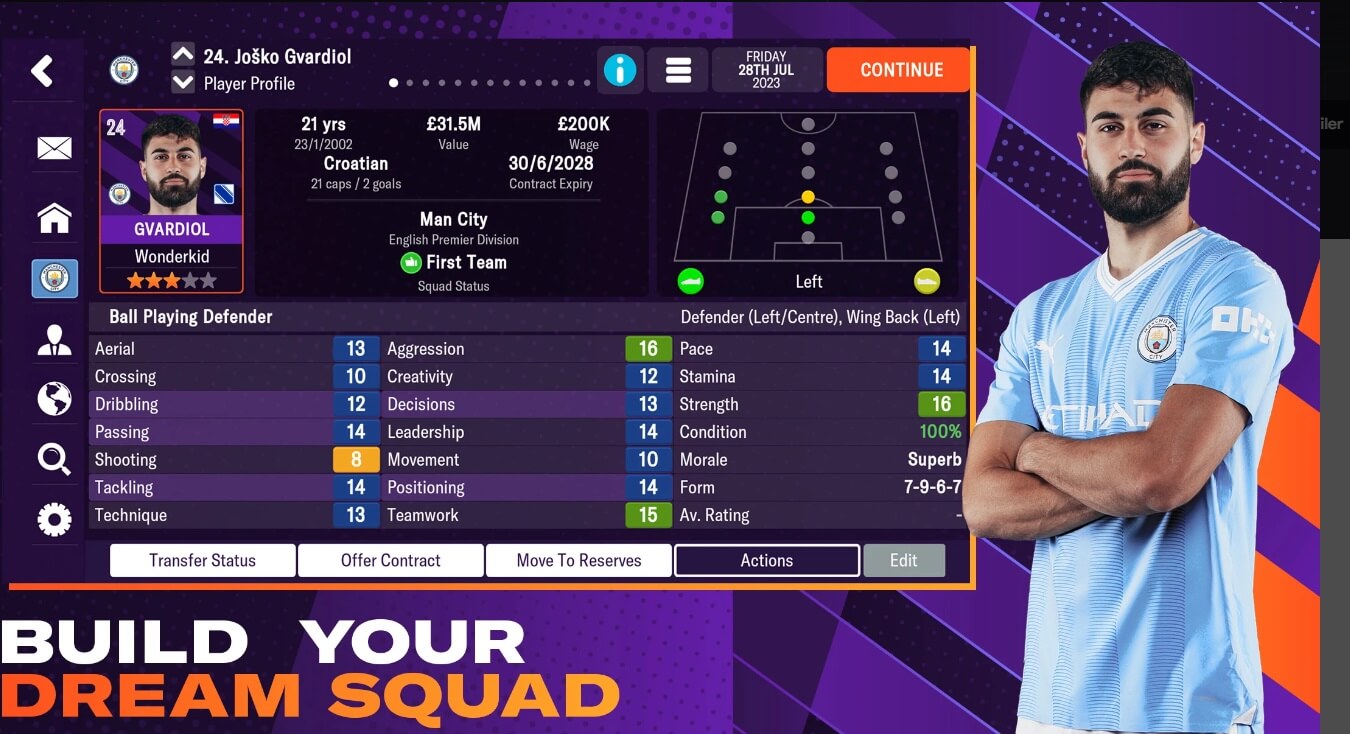This screenshot has height=734, width=1350.
Task: Toggle the green left-foot indicator on pitch
Action: click(689, 281)
